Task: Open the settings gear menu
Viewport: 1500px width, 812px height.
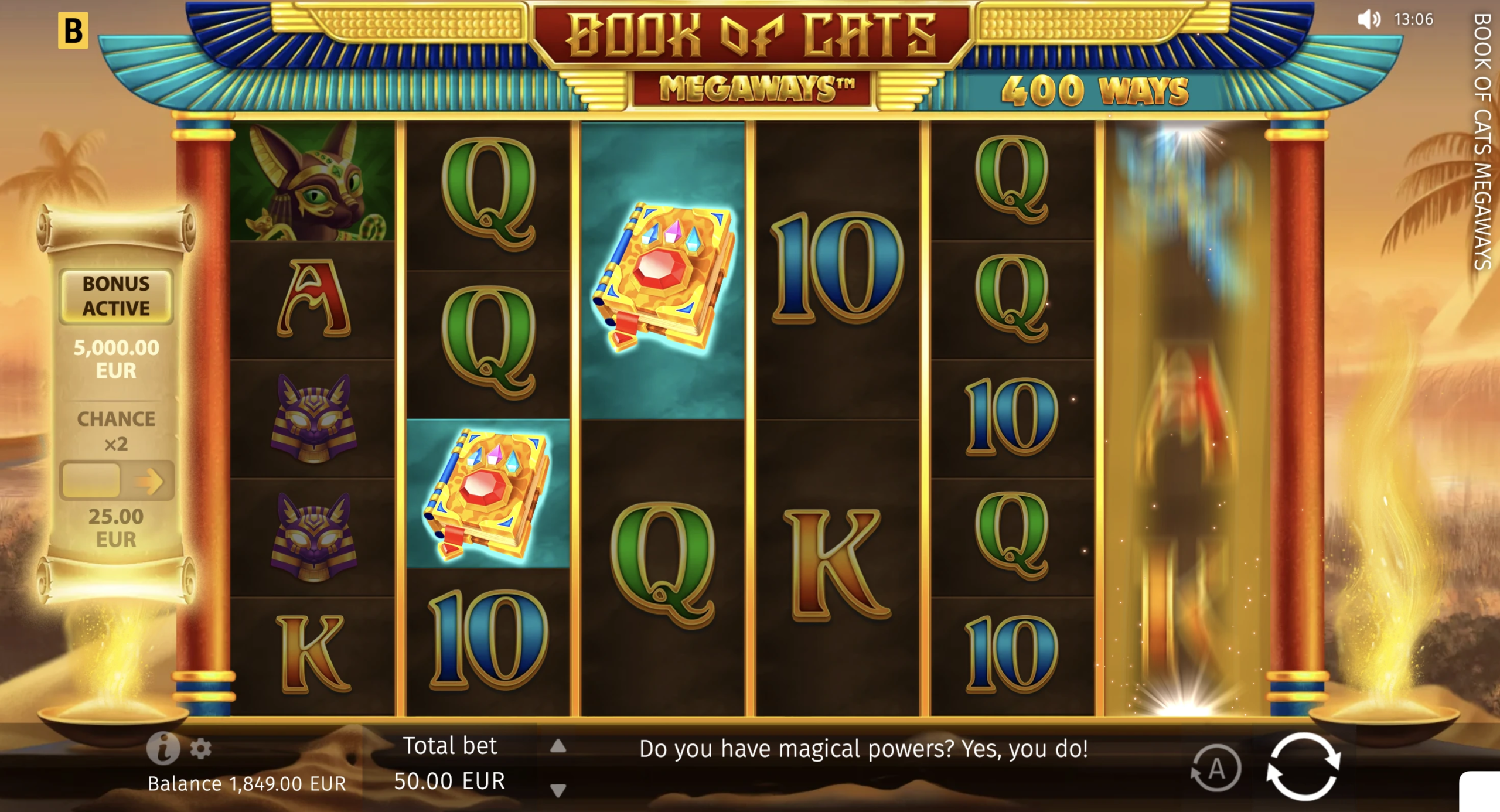Action: tap(202, 748)
